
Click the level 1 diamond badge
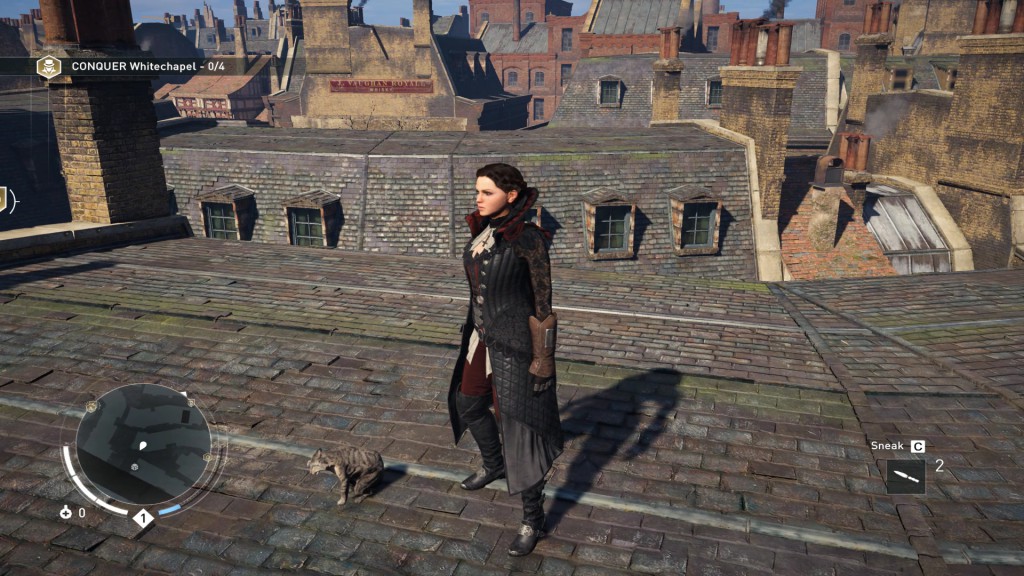(142, 518)
